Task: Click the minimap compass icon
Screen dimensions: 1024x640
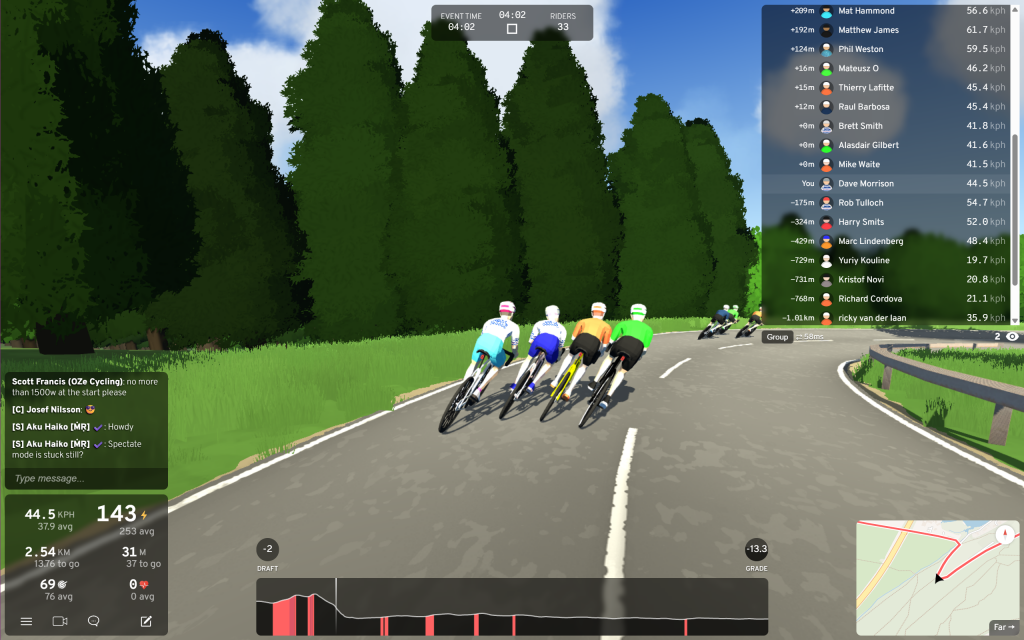Action: click(x=1003, y=534)
